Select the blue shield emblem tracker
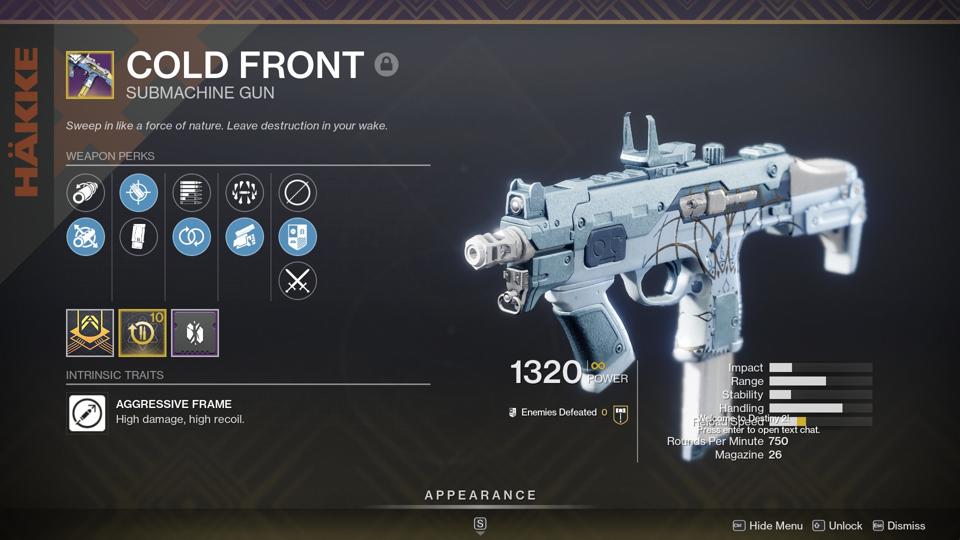 (297, 237)
